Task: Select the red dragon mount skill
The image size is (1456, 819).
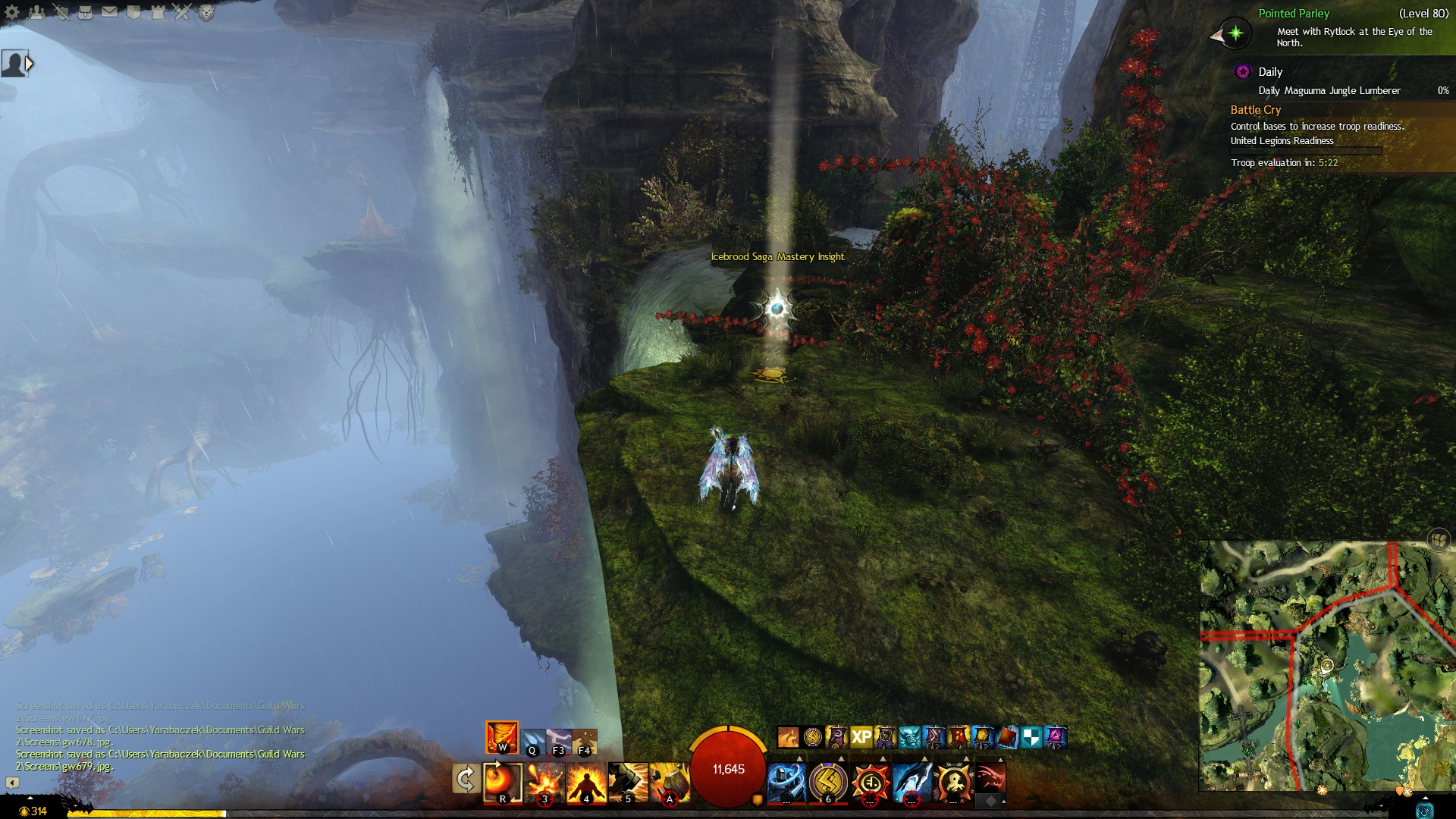Action: [990, 779]
